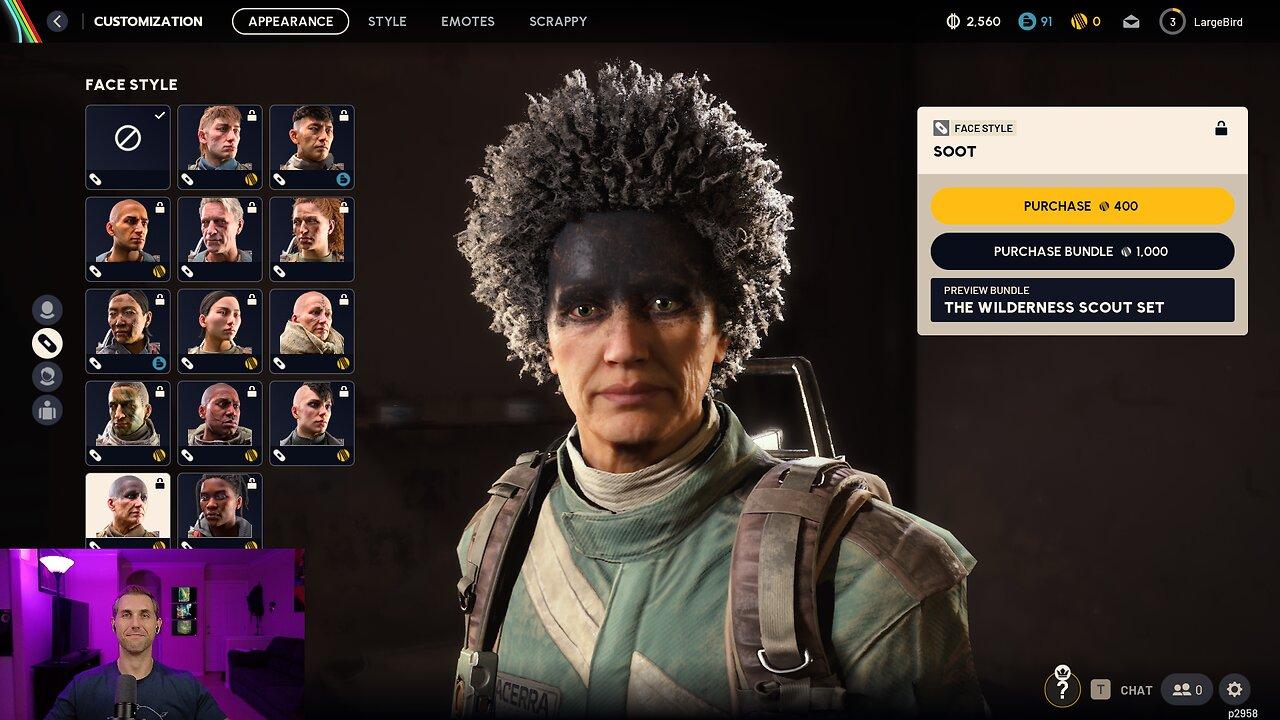Open the mail inbox envelope
This screenshot has height=720, width=1280.
[1131, 21]
